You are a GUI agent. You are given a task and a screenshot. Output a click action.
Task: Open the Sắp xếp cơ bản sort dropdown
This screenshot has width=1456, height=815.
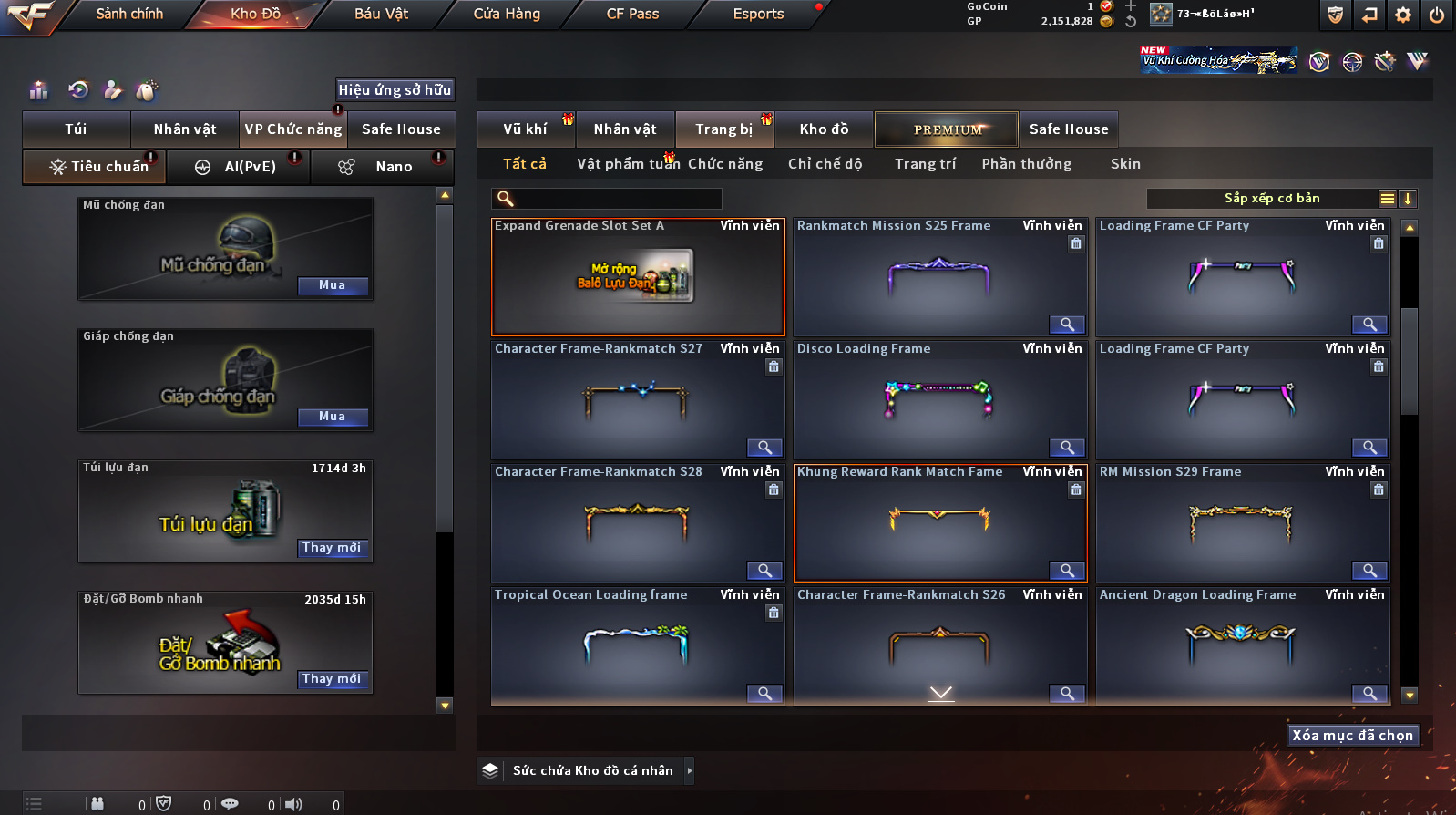pos(1272,199)
